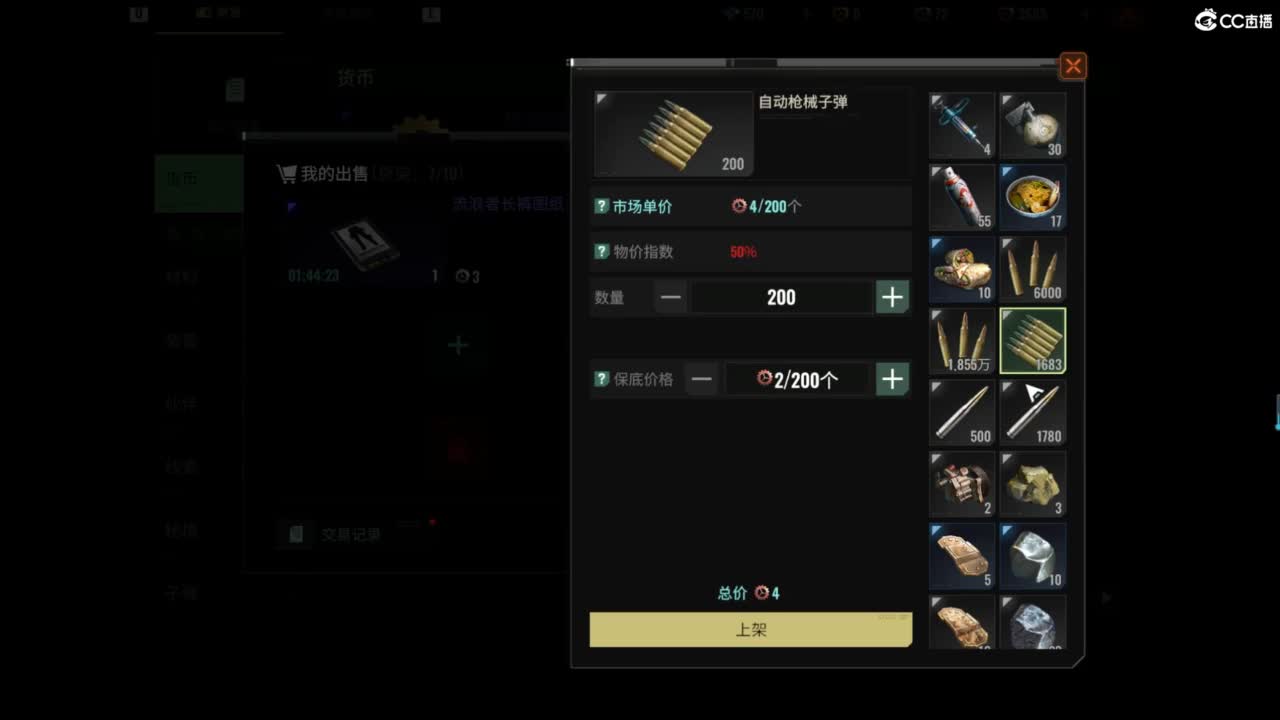Click the selected ammo thumbnail showing 1683
This screenshot has width=1280, height=720.
tap(1033, 340)
